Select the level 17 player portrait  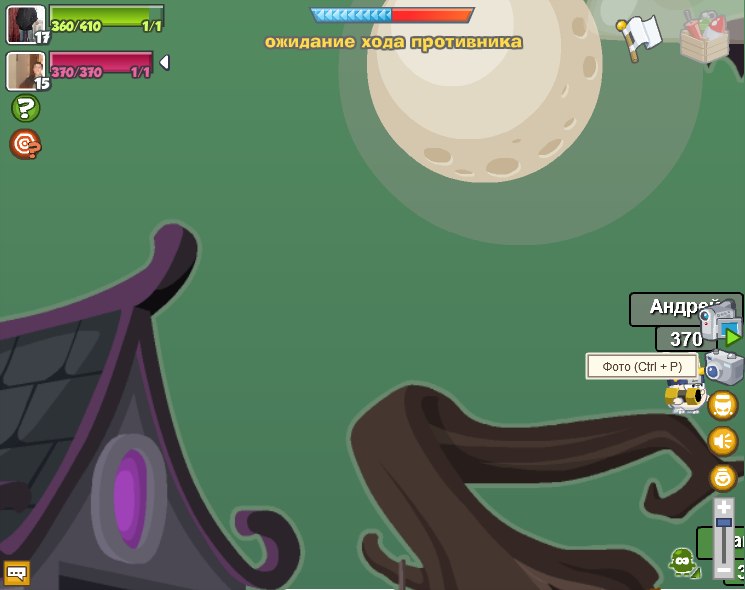[25, 23]
